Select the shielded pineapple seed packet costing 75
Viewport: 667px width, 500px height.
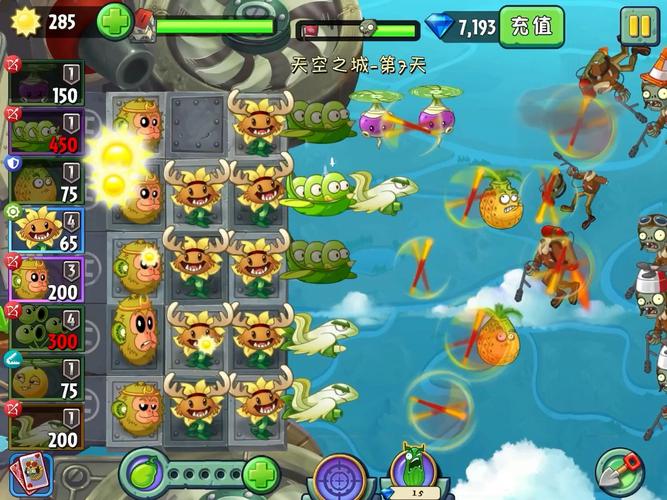47,178
